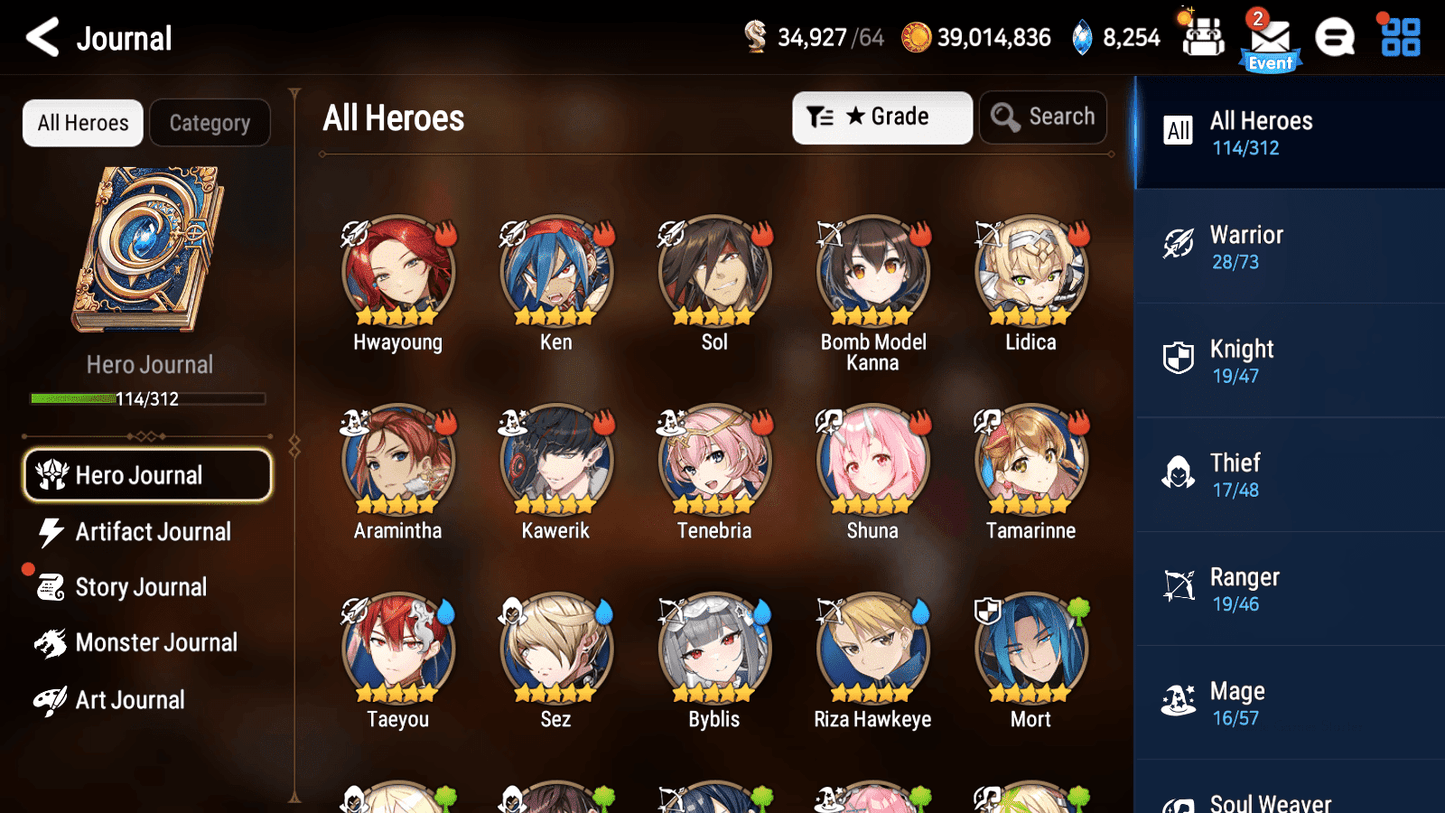Image resolution: width=1445 pixels, height=813 pixels.
Task: Switch to the All Heroes tab
Action: (x=82, y=122)
